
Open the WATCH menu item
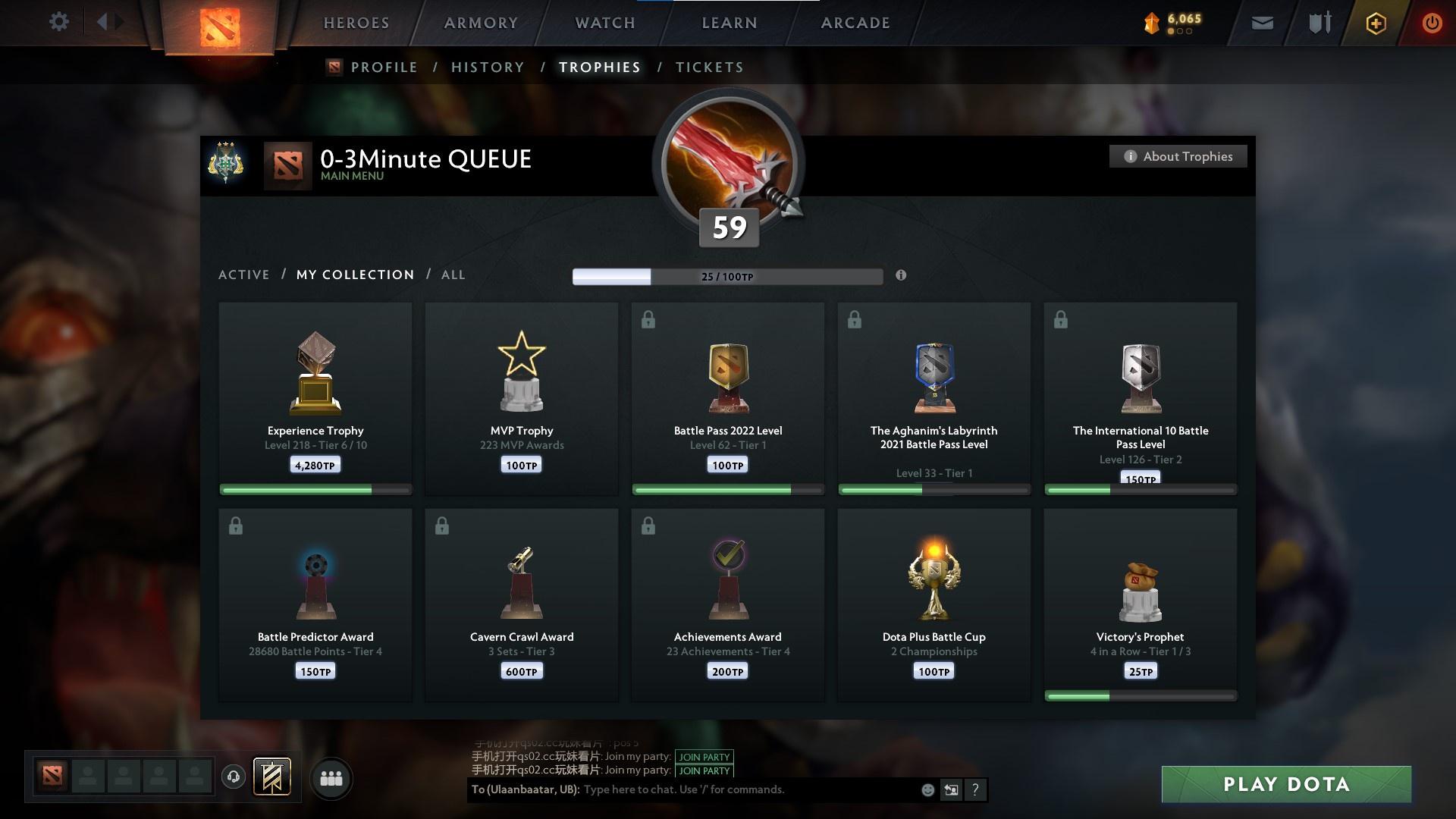click(x=603, y=23)
